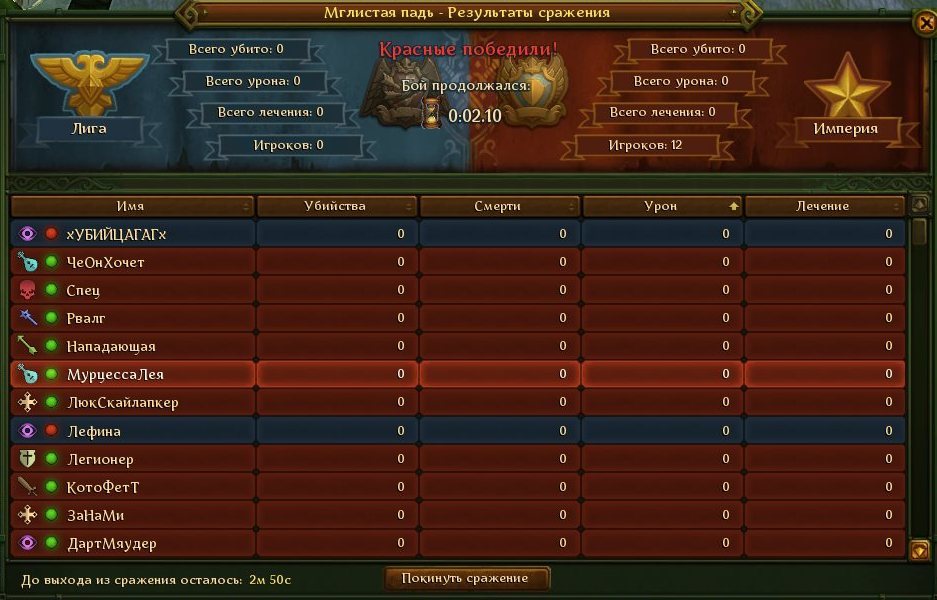This screenshot has width=937, height=600.
Task: Select player row ДартМяудер
Action: point(111,543)
